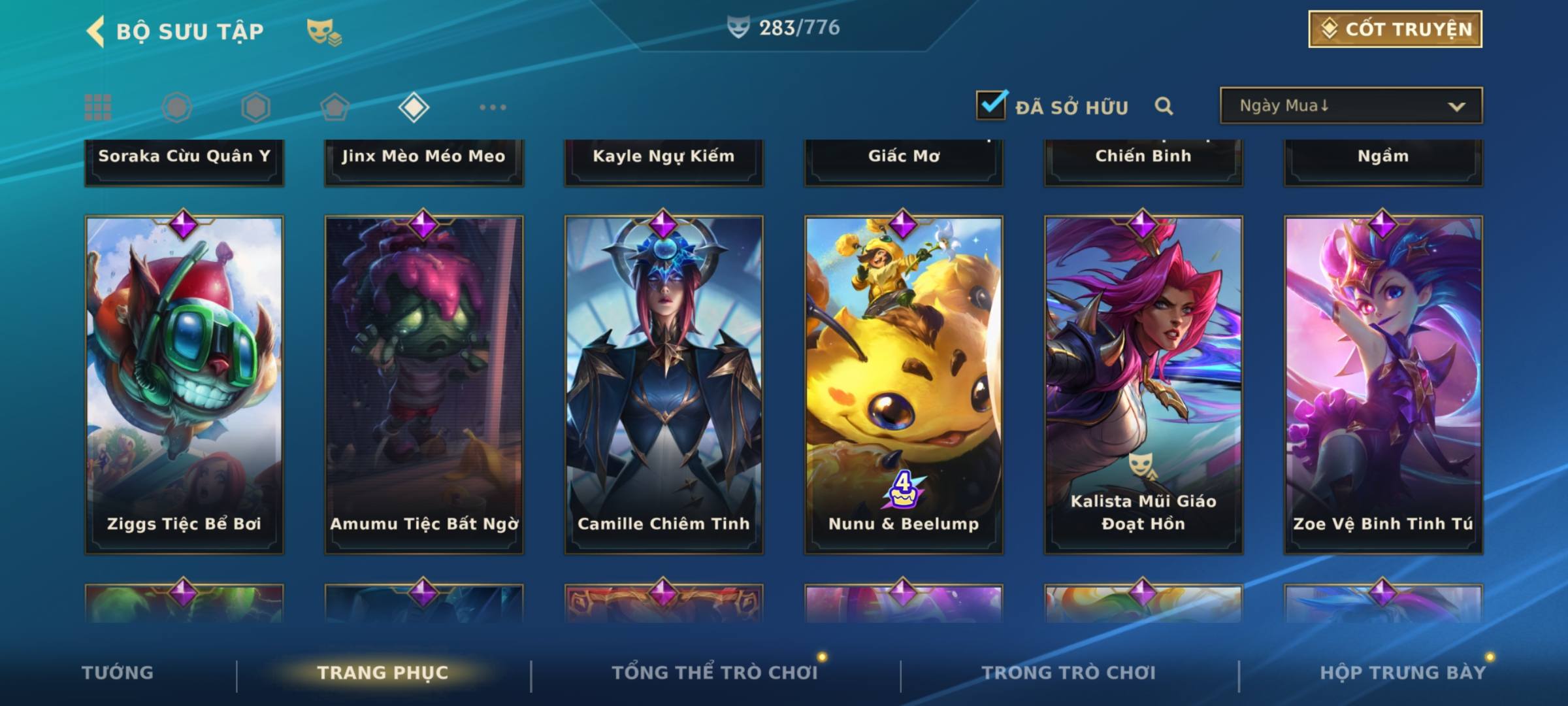This screenshot has height=706, width=1568.
Task: Go to the Hộp Trưng Bày tab
Action: (1402, 673)
